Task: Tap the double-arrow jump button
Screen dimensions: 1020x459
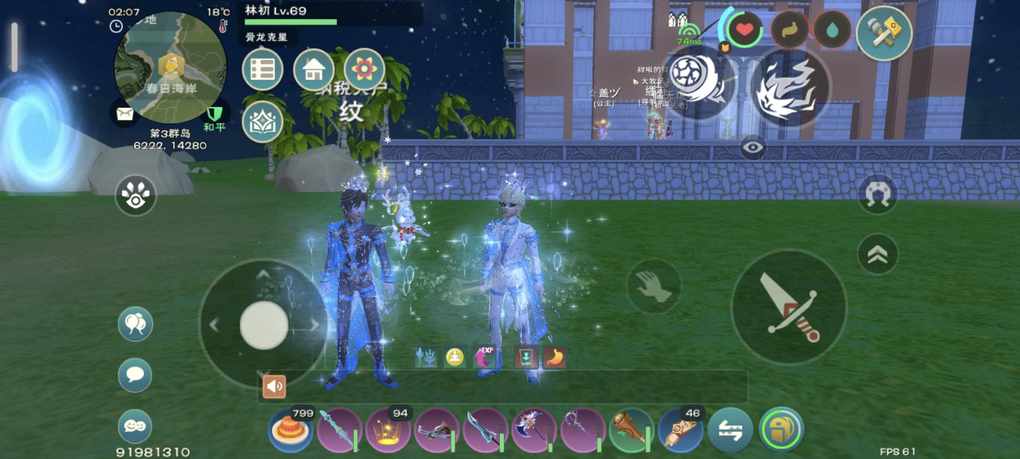Action: point(877,254)
